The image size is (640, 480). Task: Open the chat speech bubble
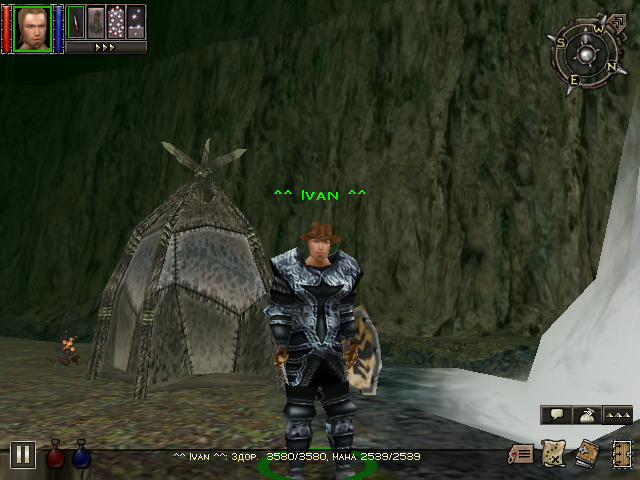click(556, 414)
